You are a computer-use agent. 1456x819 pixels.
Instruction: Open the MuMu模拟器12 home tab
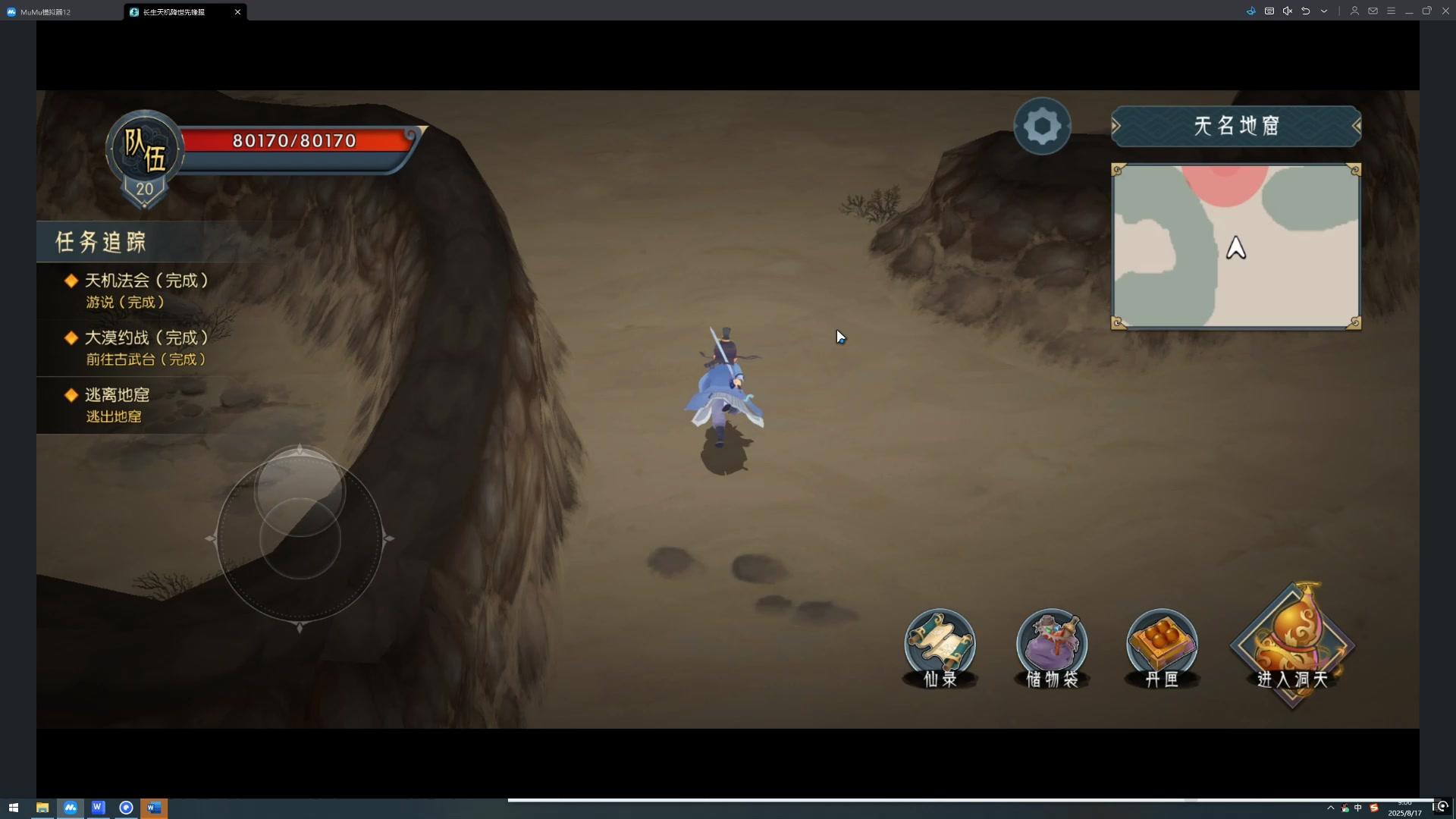click(45, 12)
